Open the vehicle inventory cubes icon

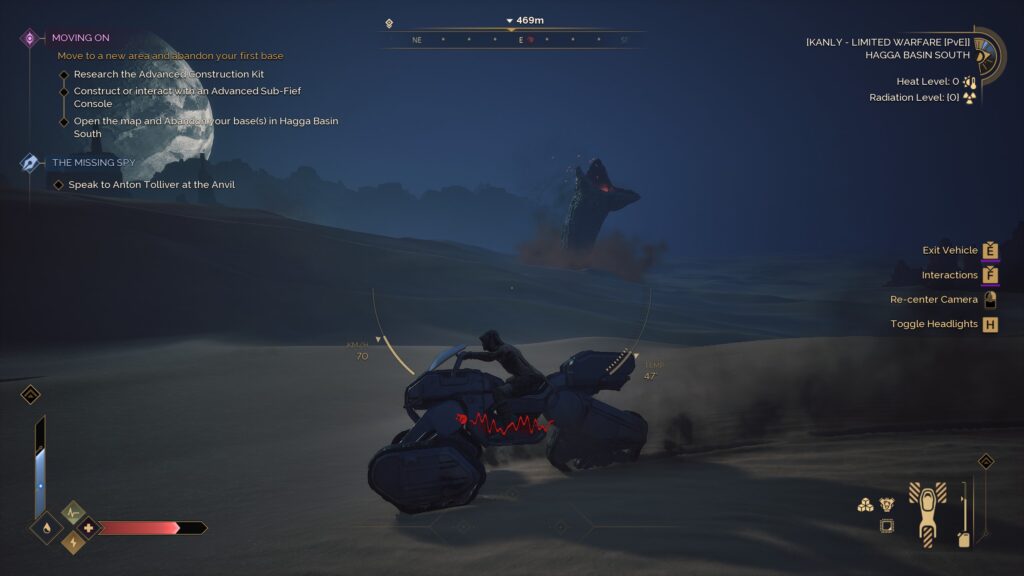pos(866,505)
